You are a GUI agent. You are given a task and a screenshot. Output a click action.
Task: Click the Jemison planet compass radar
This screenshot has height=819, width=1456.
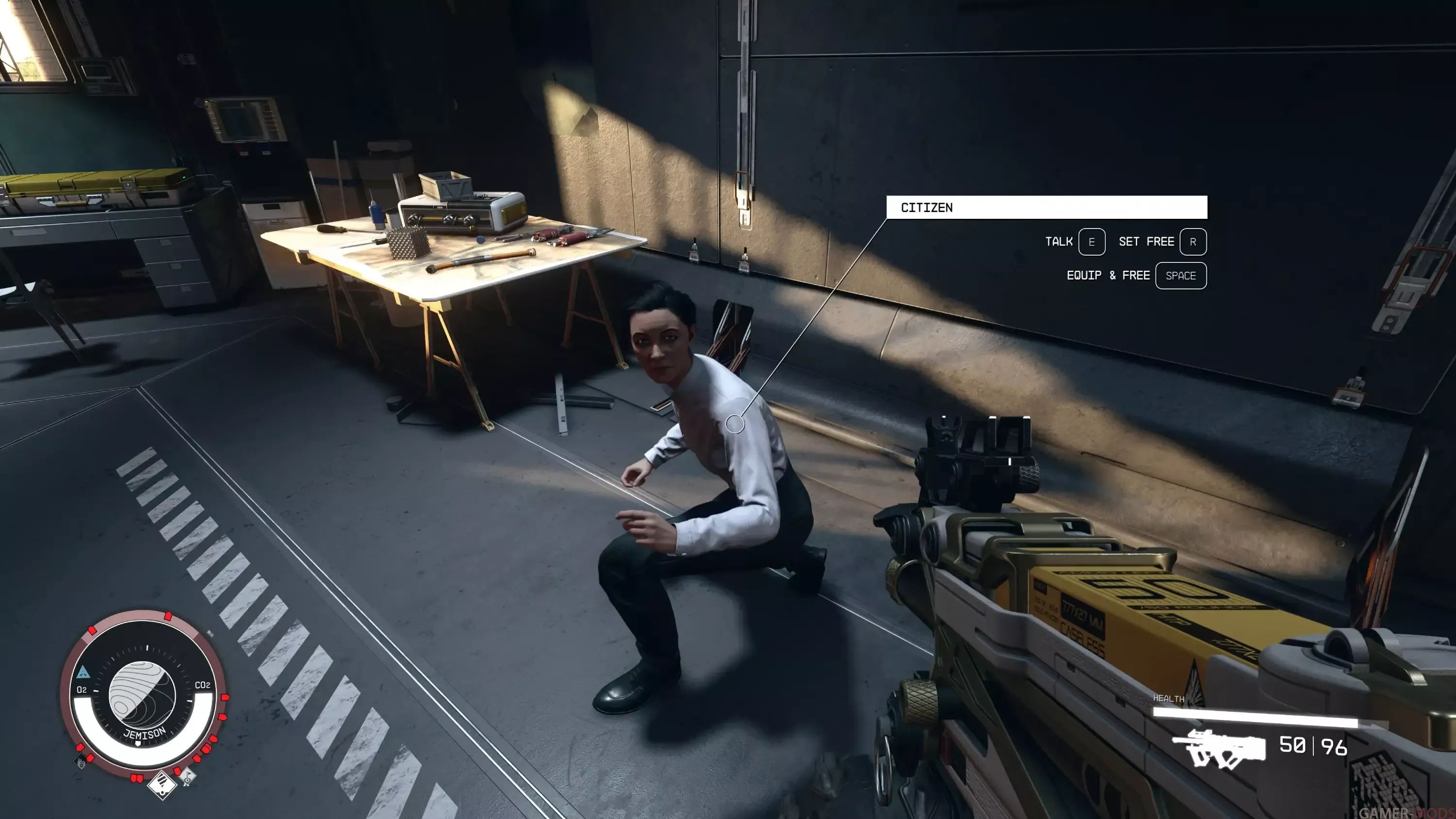pyautogui.click(x=142, y=695)
